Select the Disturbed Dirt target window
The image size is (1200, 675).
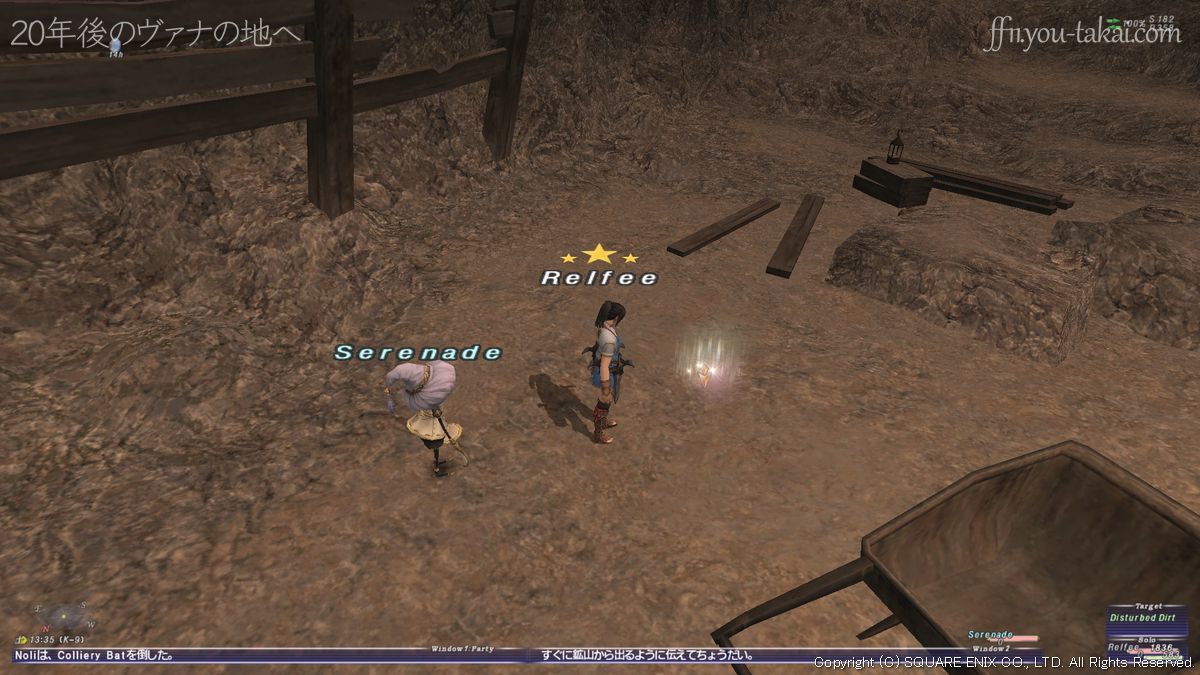(x=1146, y=618)
